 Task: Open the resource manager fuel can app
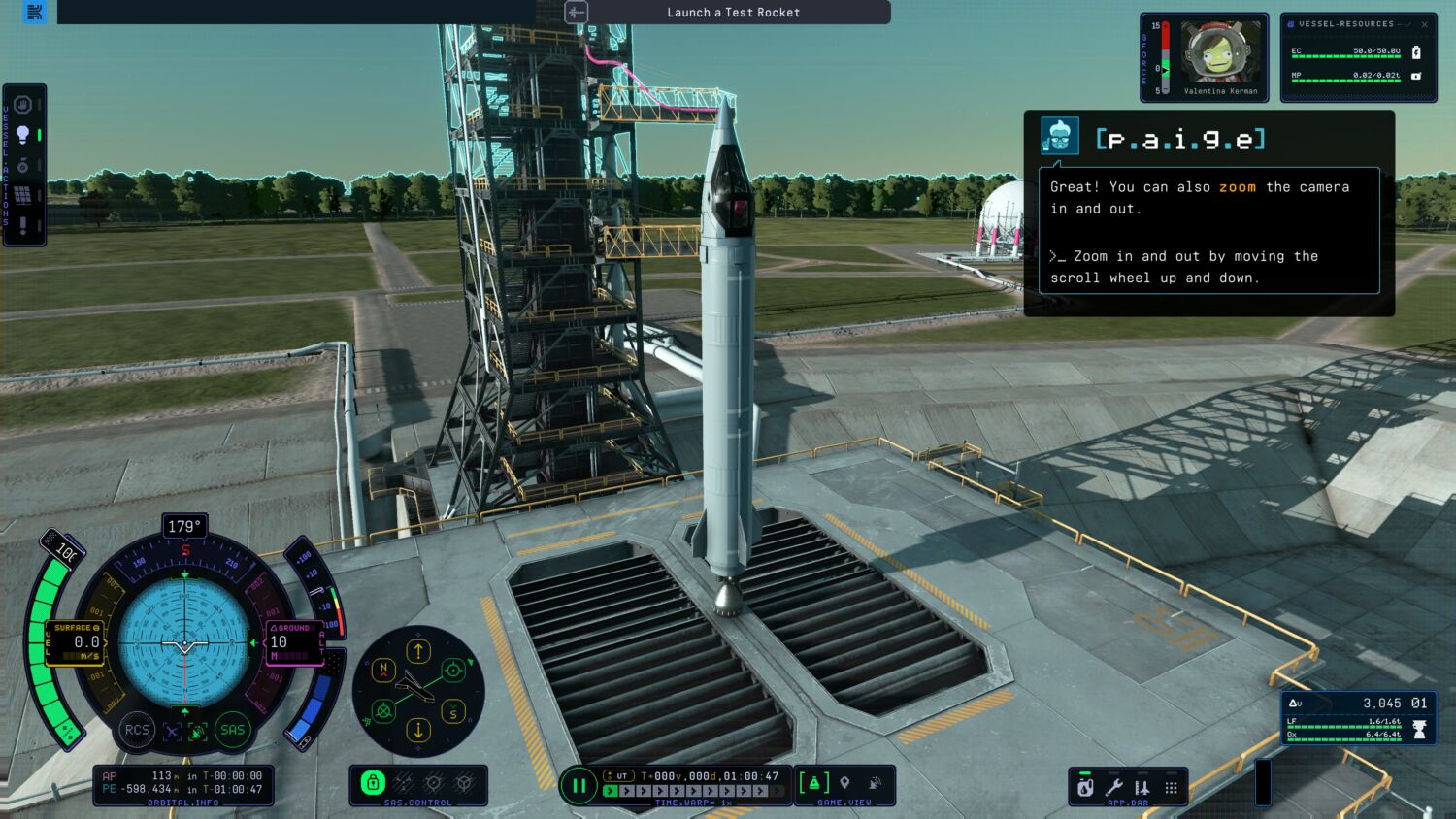(x=1086, y=788)
